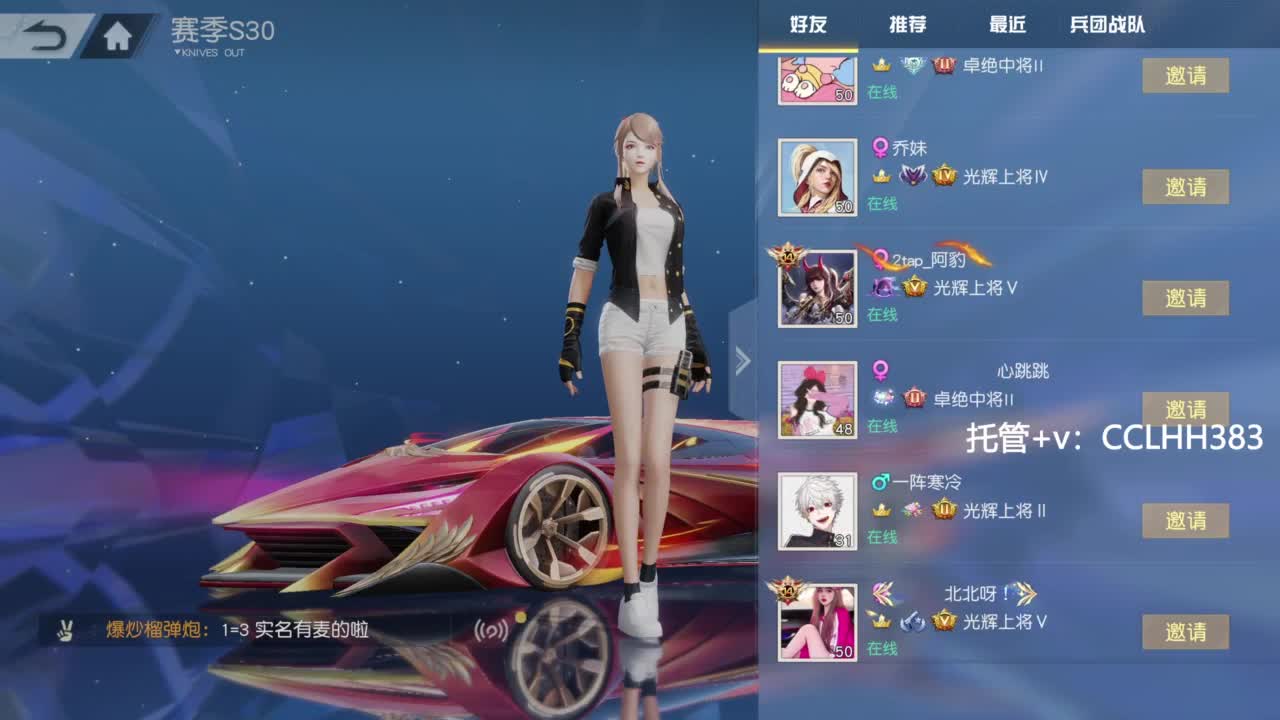Click the male gender icon beside 一阵寒冷

879,485
